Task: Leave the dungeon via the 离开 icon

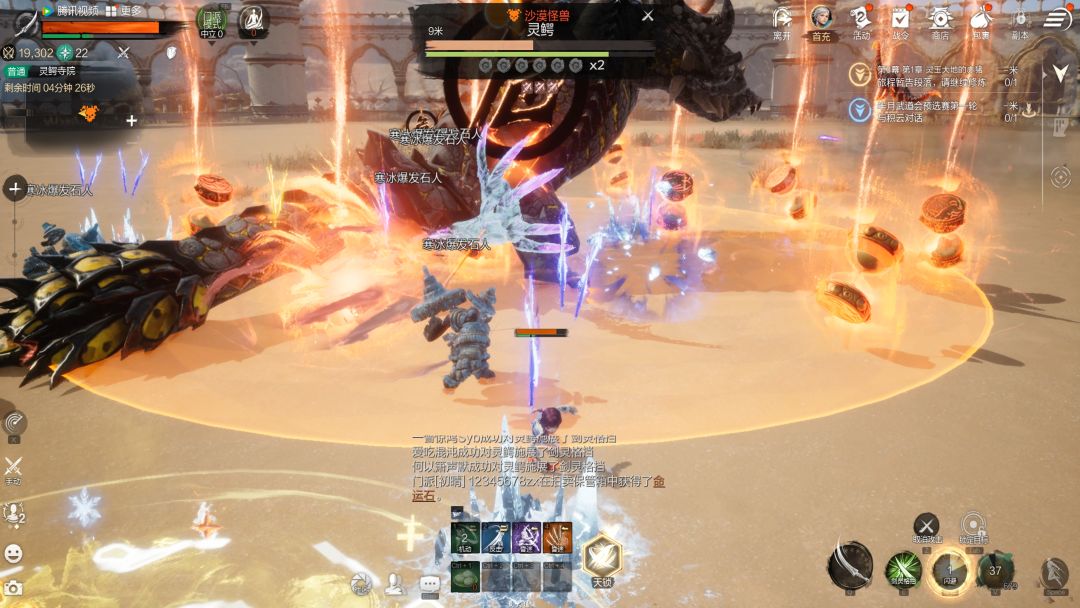Action: [x=782, y=18]
